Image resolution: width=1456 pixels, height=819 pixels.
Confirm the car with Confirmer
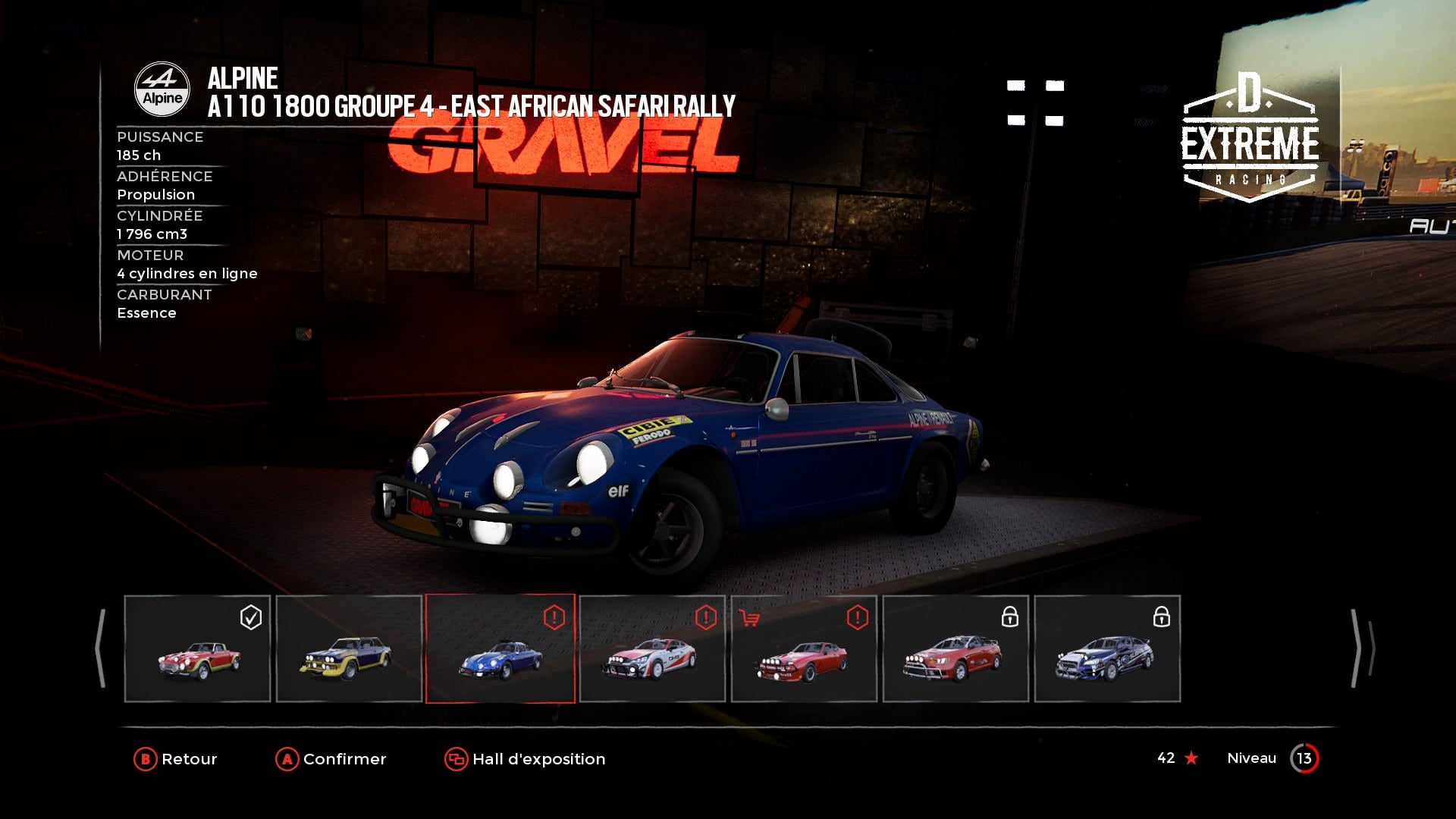(331, 759)
